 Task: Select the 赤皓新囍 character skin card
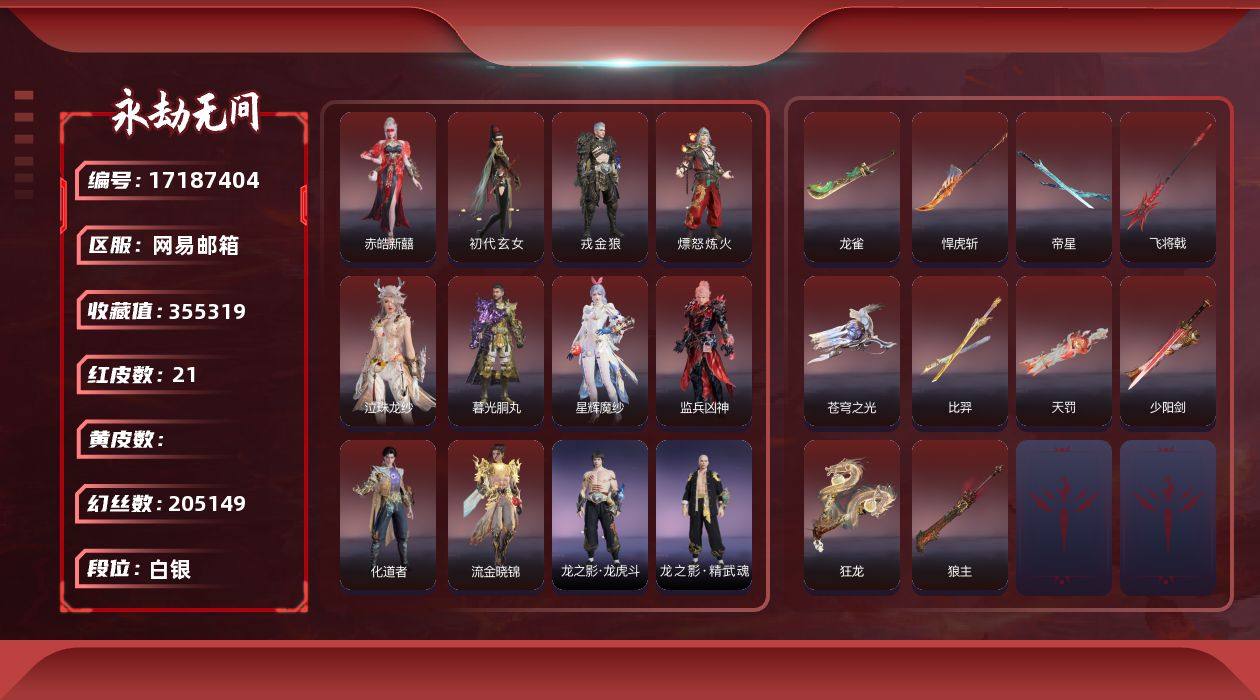click(388, 187)
